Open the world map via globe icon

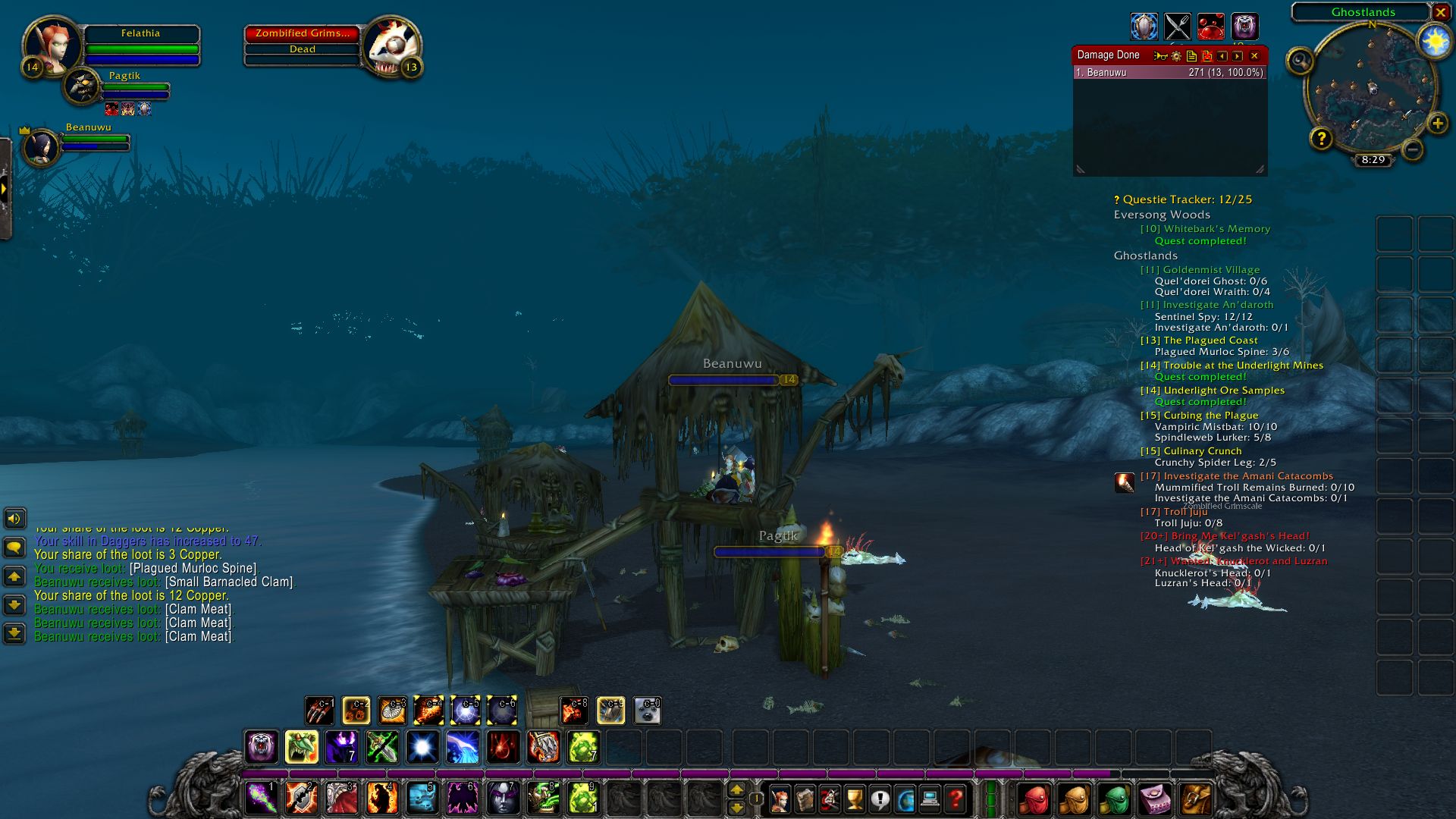click(905, 798)
